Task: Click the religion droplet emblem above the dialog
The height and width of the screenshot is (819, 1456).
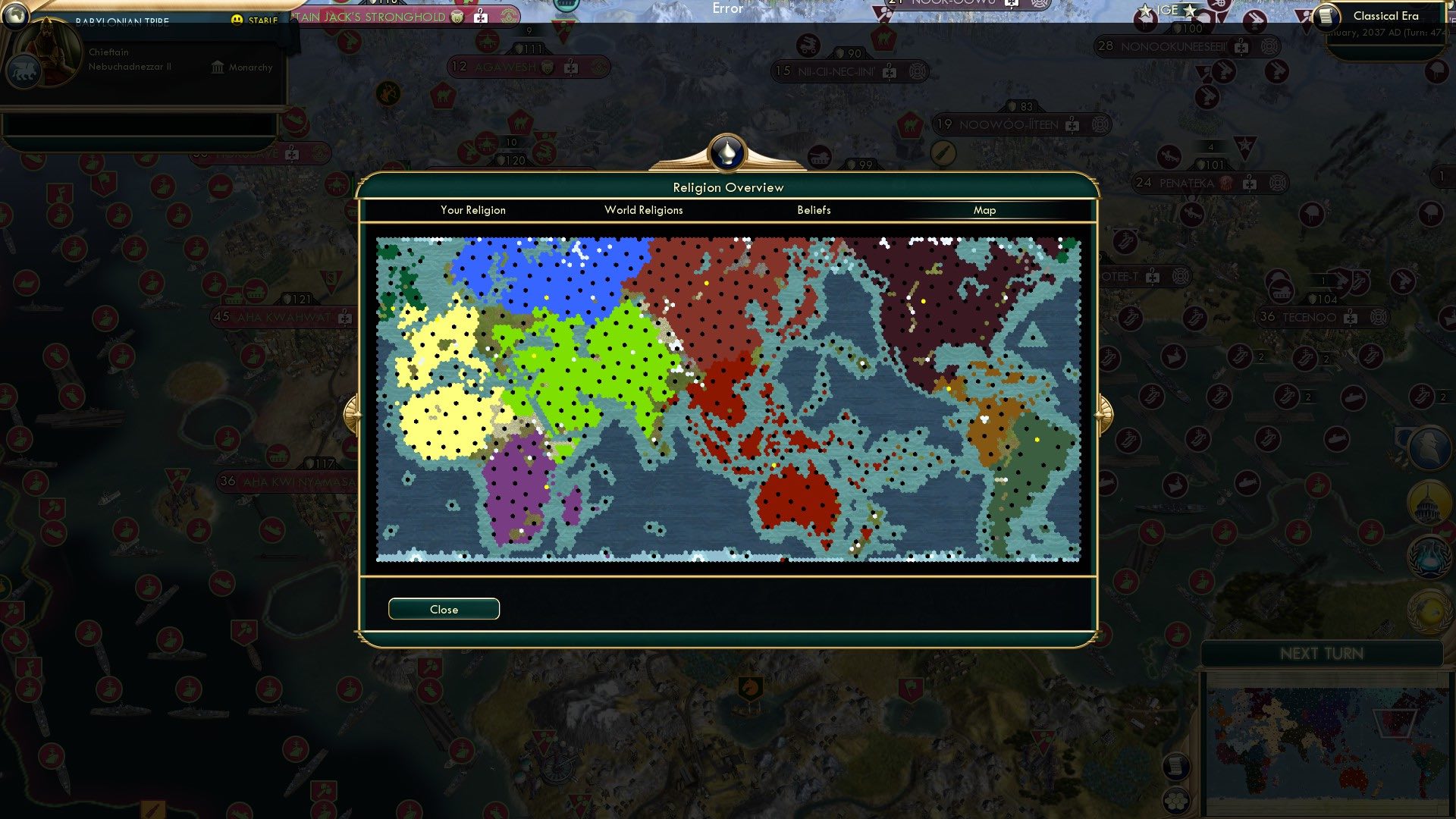Action: 727,152
